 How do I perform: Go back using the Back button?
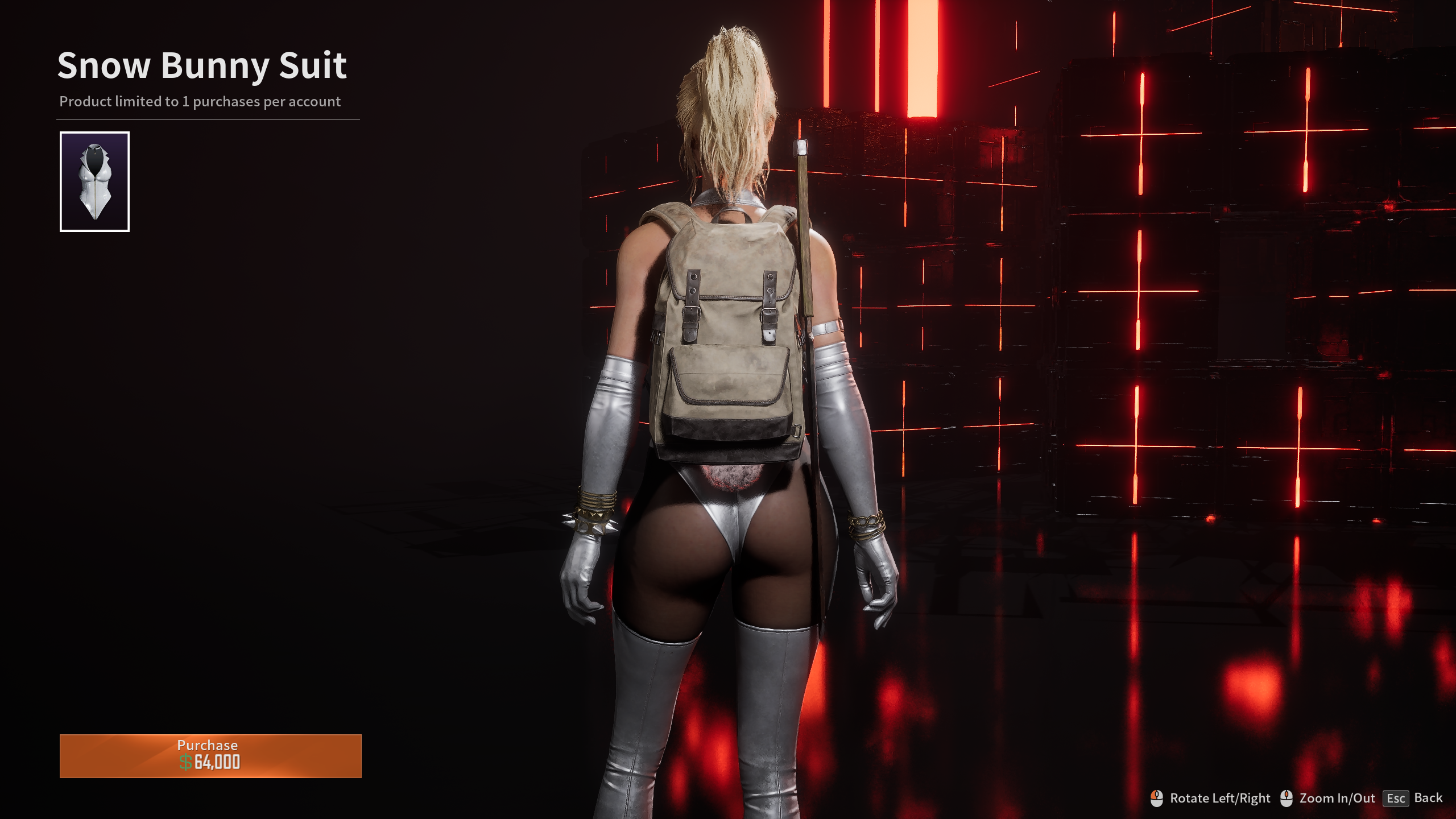(x=1413, y=798)
